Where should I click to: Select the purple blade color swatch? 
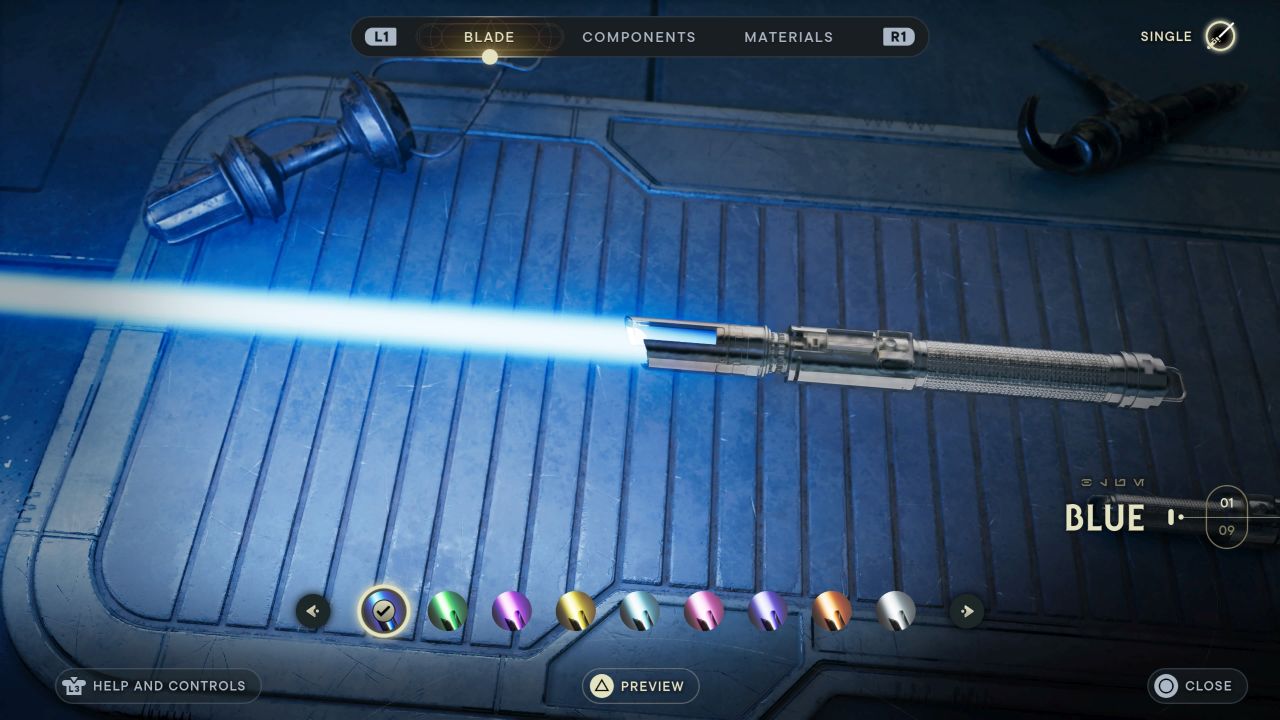tap(512, 611)
